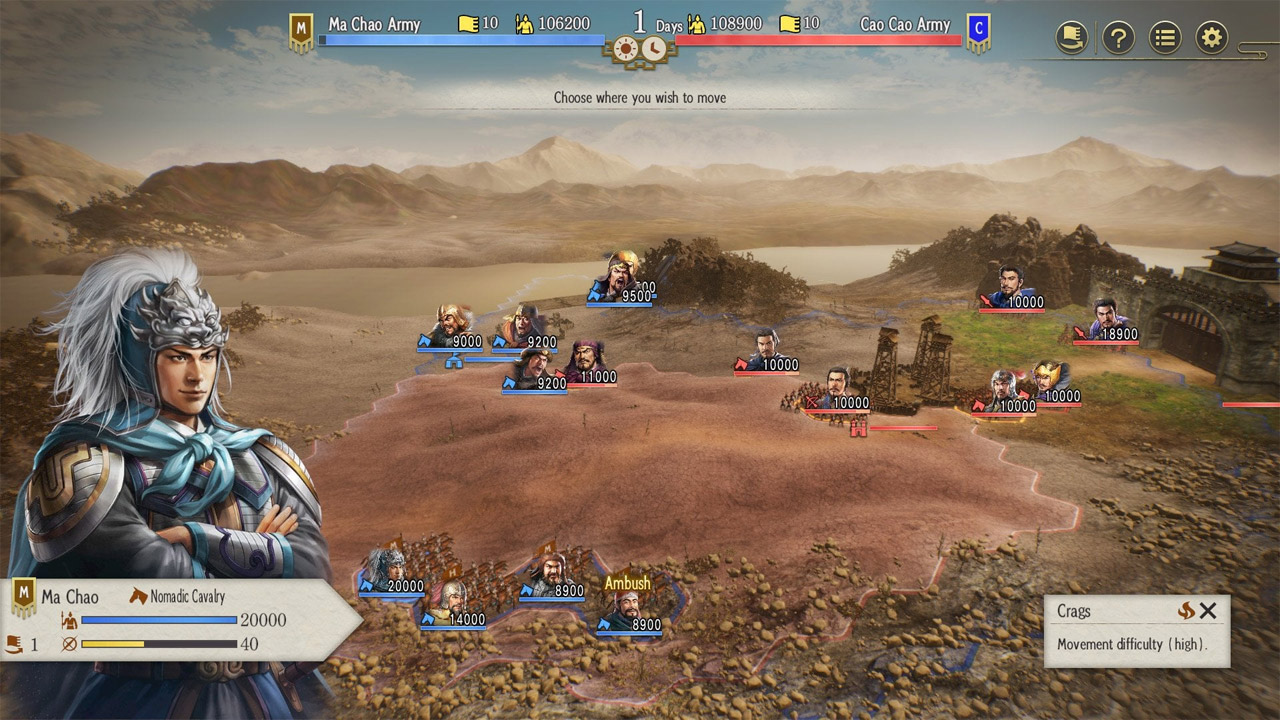Screen dimensions: 1280x720
Task: Open the settings gear menu
Action: pyautogui.click(x=1212, y=38)
